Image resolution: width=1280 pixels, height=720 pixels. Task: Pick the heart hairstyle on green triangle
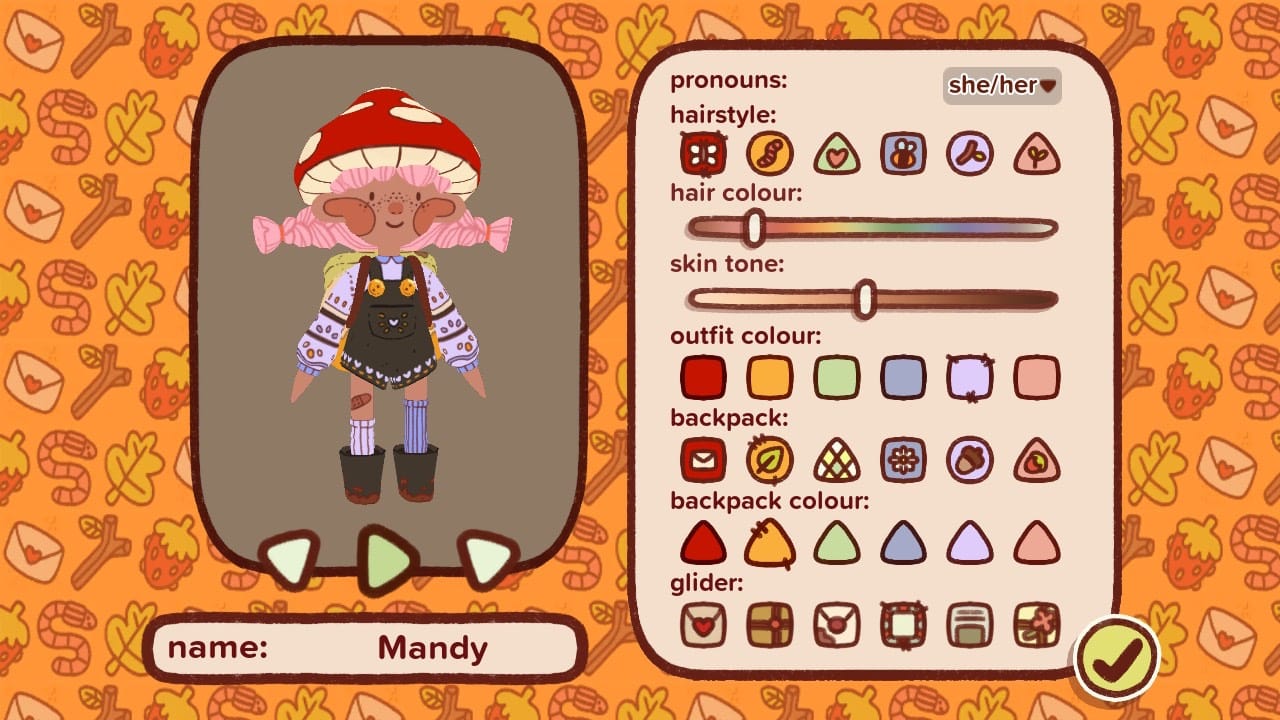pos(837,155)
